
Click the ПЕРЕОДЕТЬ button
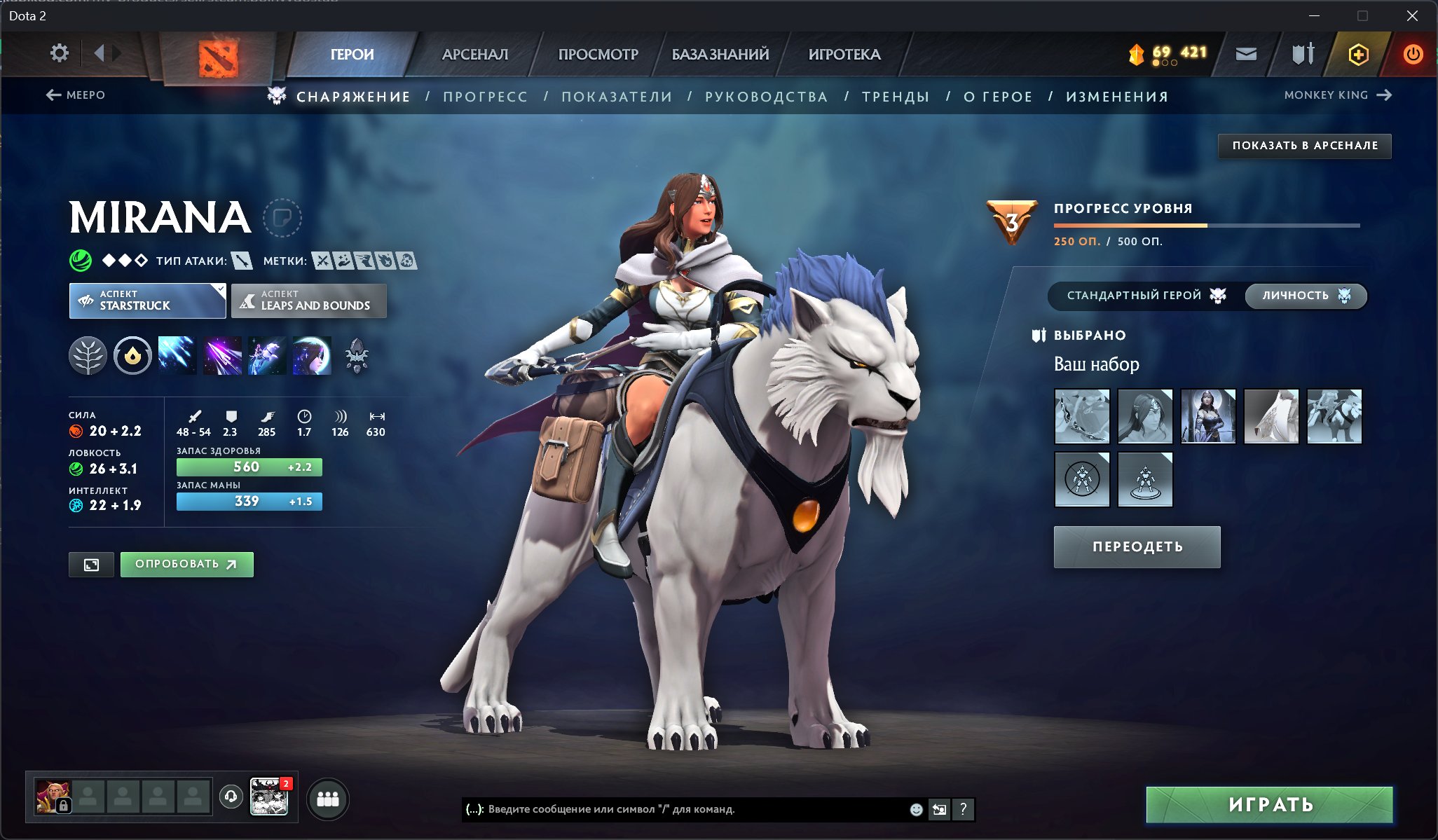click(x=1137, y=546)
